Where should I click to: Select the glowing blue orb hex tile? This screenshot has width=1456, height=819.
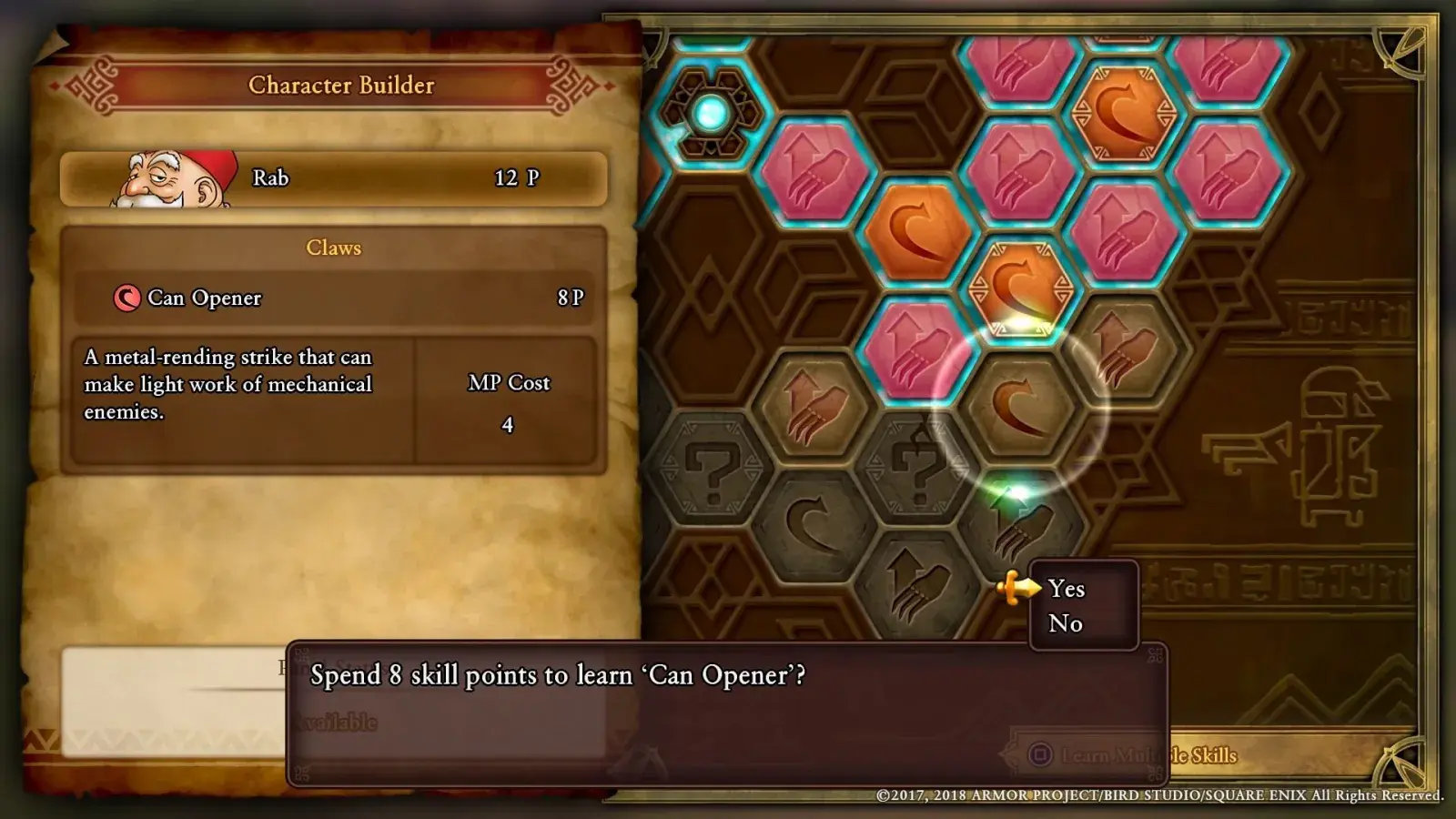(x=711, y=115)
